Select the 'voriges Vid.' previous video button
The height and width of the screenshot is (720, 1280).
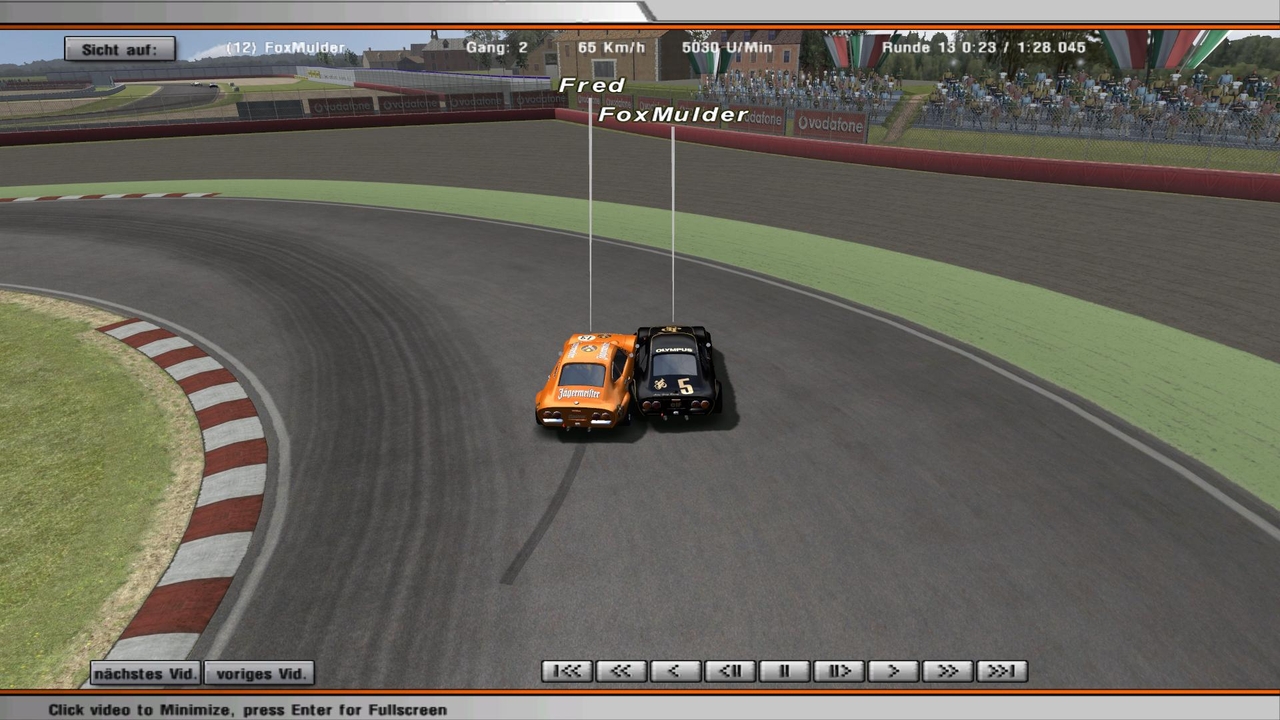pyautogui.click(x=260, y=673)
